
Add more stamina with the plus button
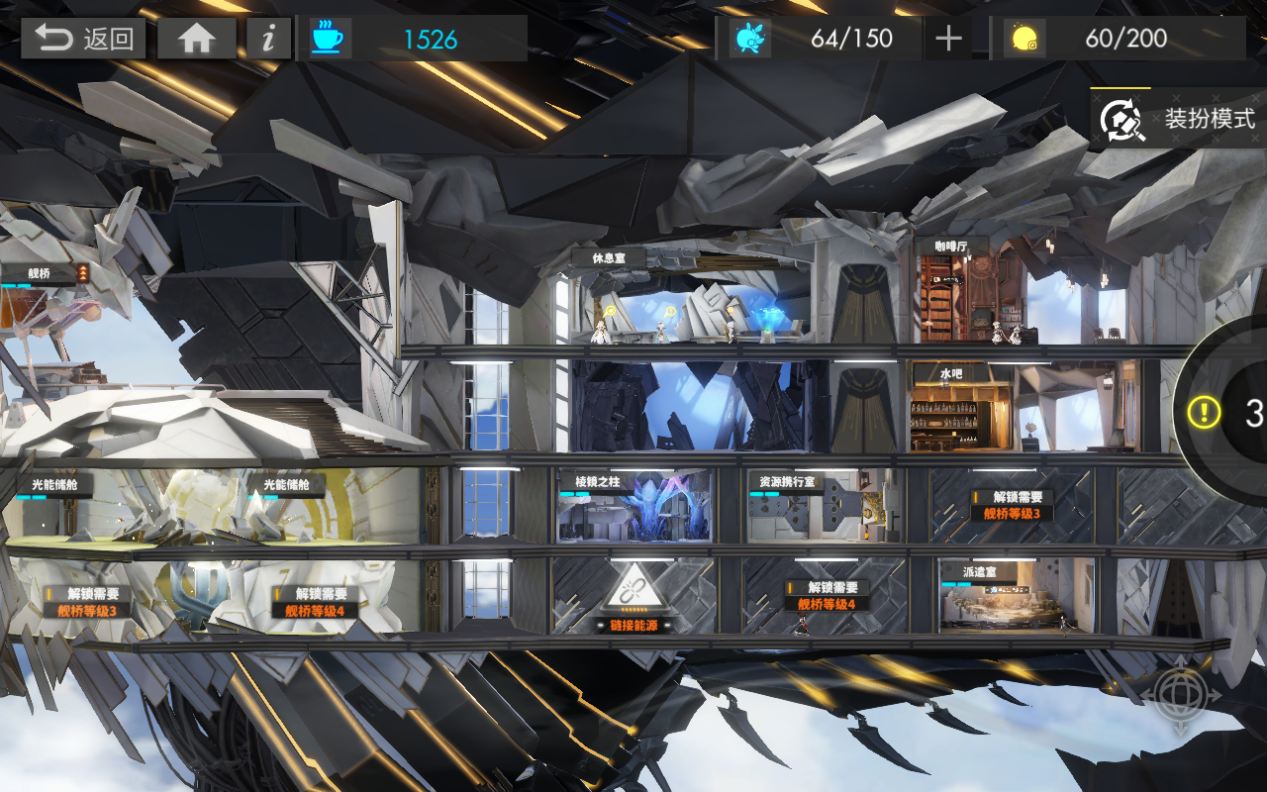coord(948,39)
